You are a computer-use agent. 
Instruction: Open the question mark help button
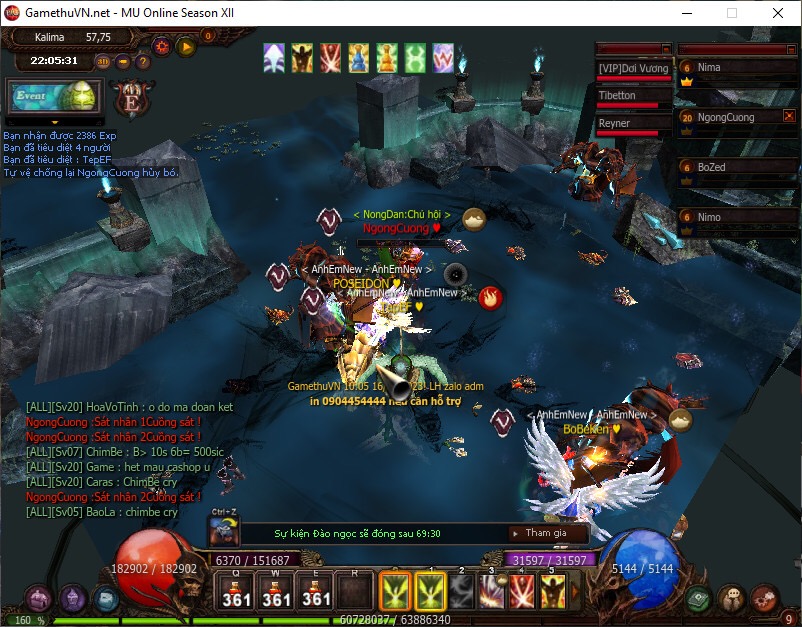(143, 61)
